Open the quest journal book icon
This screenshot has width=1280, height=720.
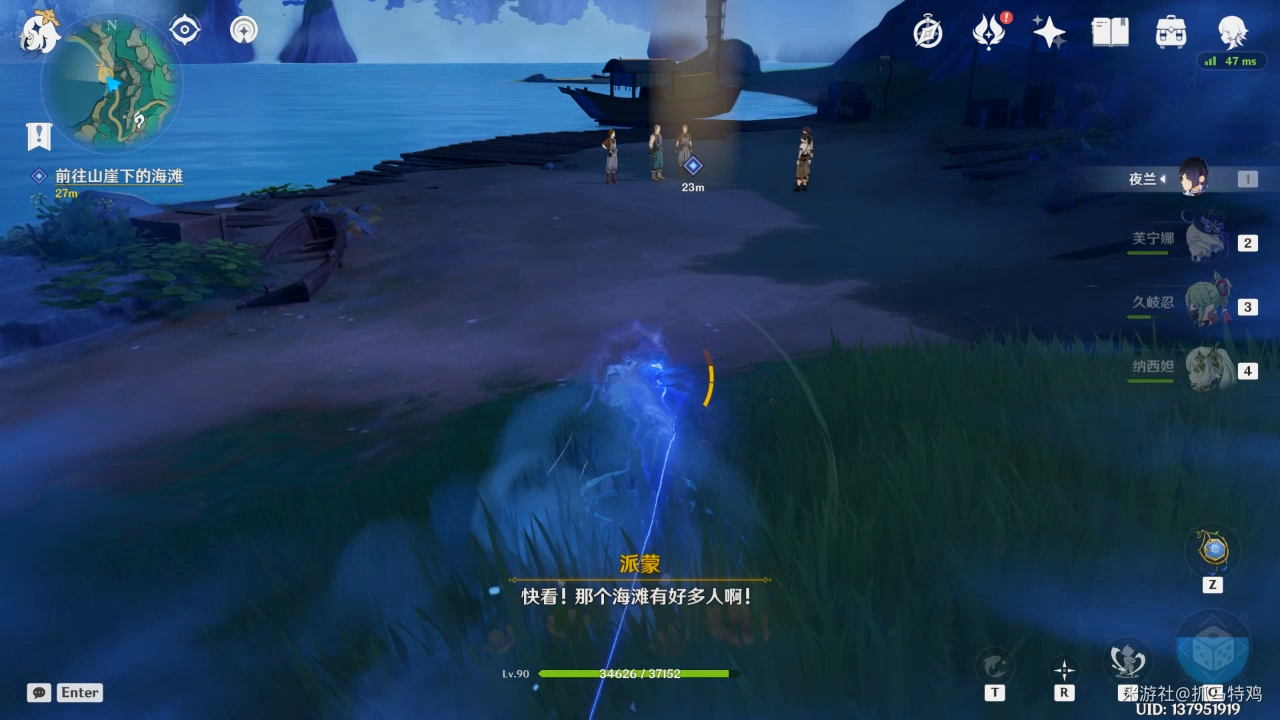click(1110, 31)
